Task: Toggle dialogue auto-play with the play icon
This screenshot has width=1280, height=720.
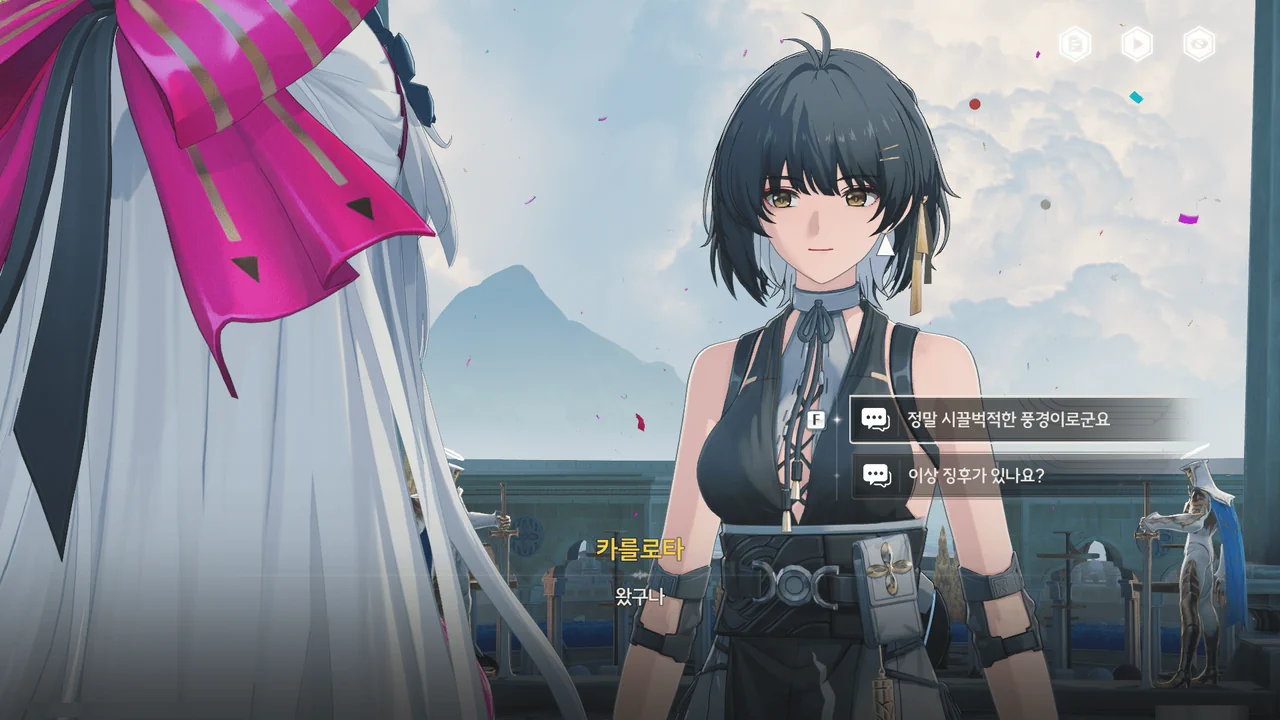Action: pos(1137,44)
